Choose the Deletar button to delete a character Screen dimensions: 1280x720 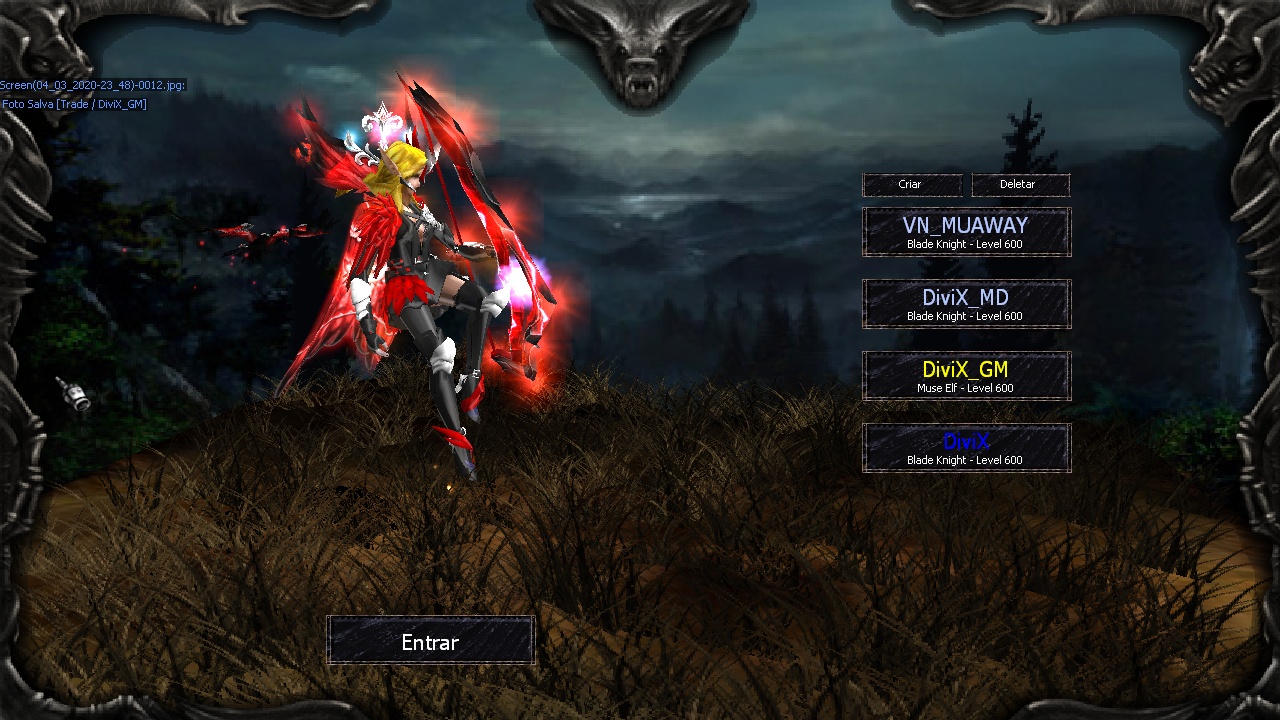tap(1019, 184)
